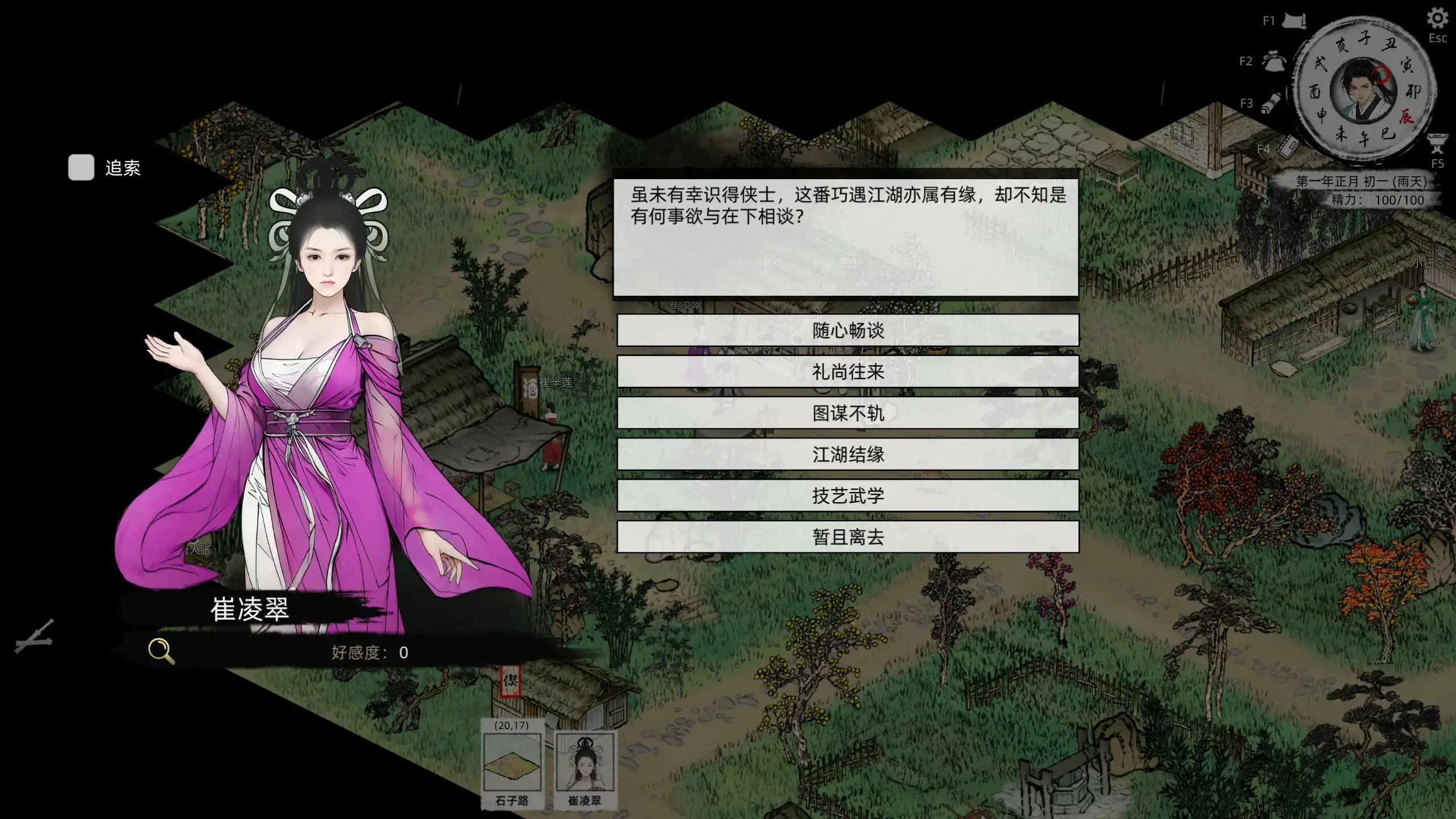
Task: Toggle the 追索 checkbox
Action: click(x=80, y=168)
